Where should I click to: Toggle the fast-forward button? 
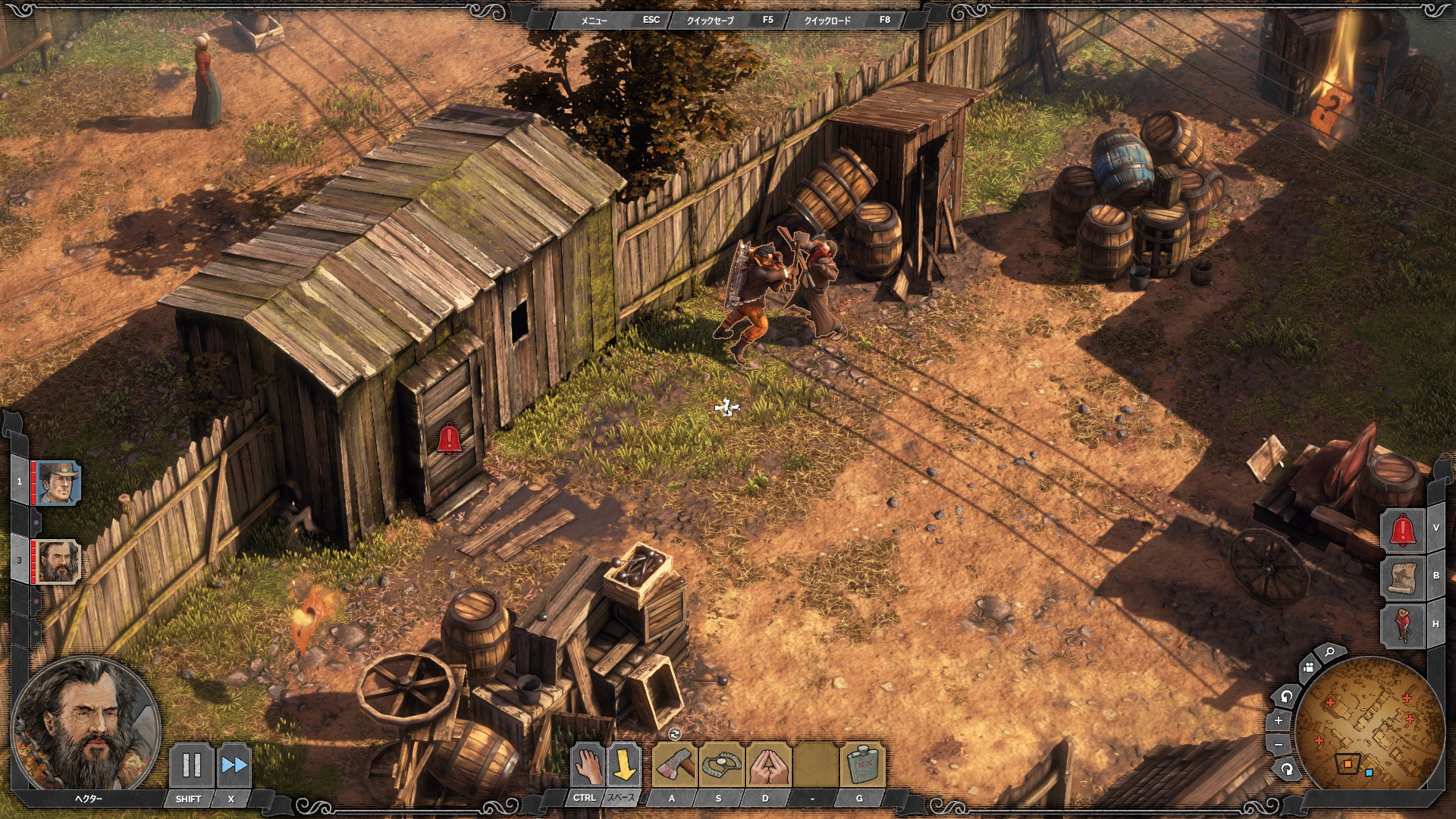pyautogui.click(x=234, y=764)
